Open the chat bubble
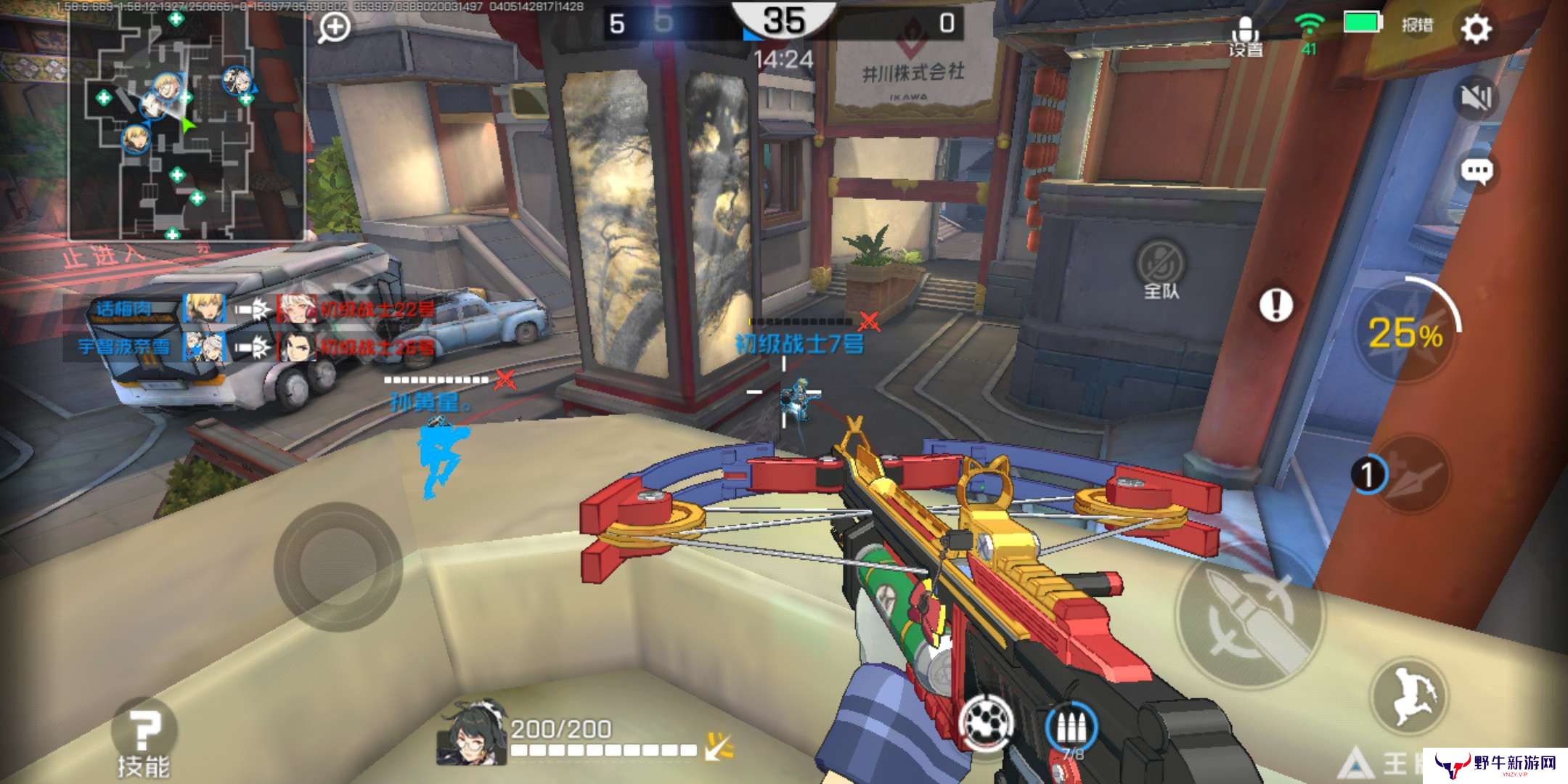The image size is (1568, 784). click(x=1476, y=172)
